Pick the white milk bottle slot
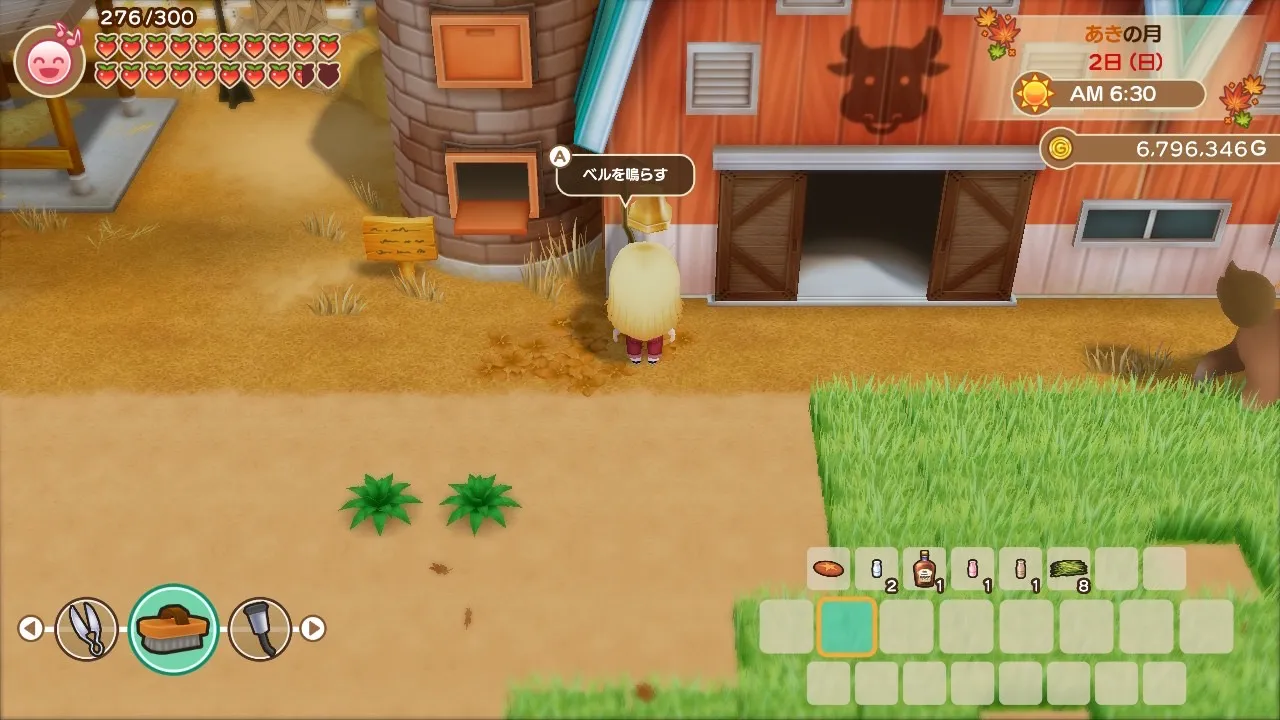The height and width of the screenshot is (720, 1280). point(876,569)
